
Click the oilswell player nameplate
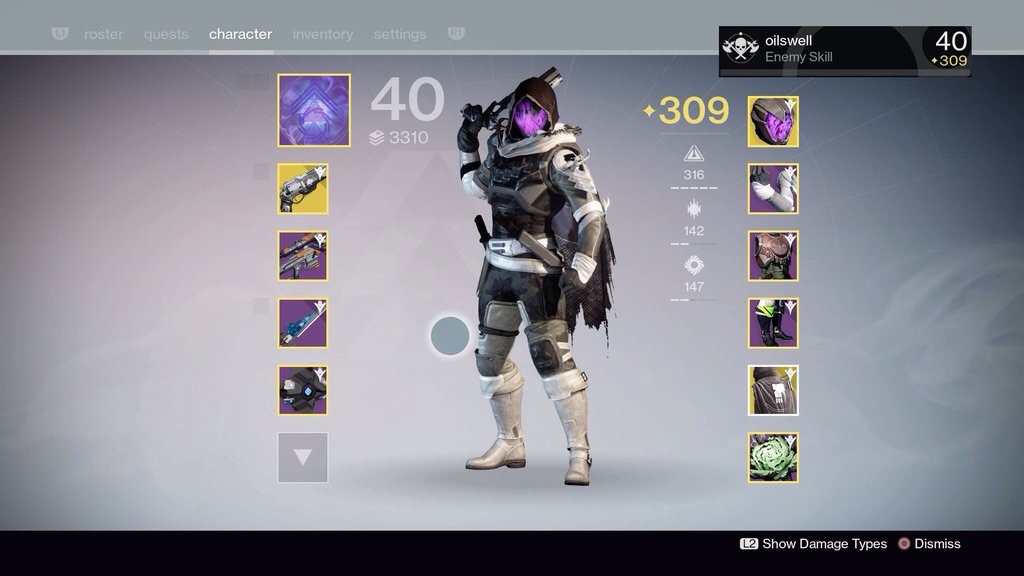[x=844, y=49]
